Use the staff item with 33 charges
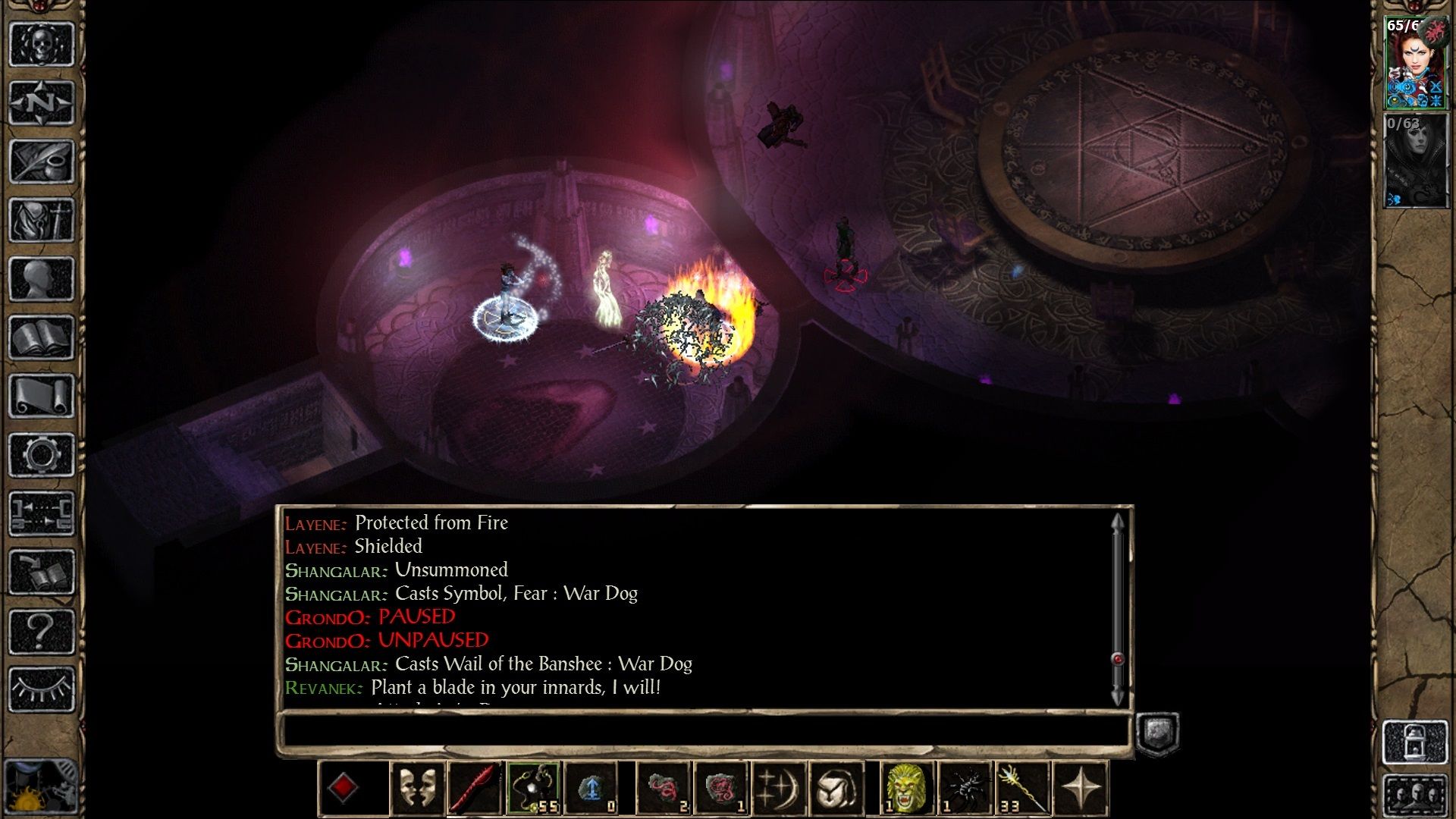Screen dimensions: 1456x819 click(1022, 789)
